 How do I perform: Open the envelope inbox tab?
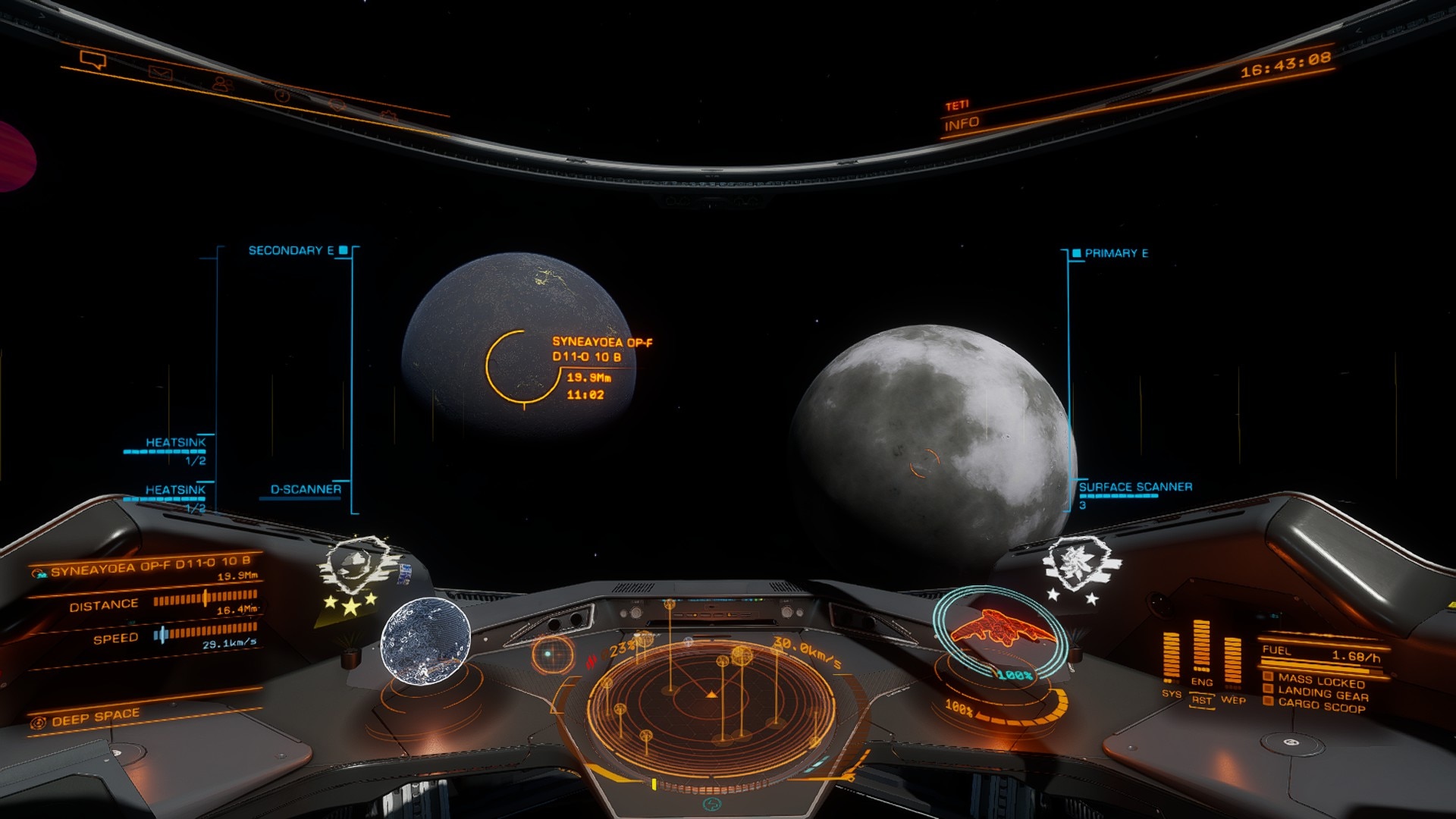160,74
